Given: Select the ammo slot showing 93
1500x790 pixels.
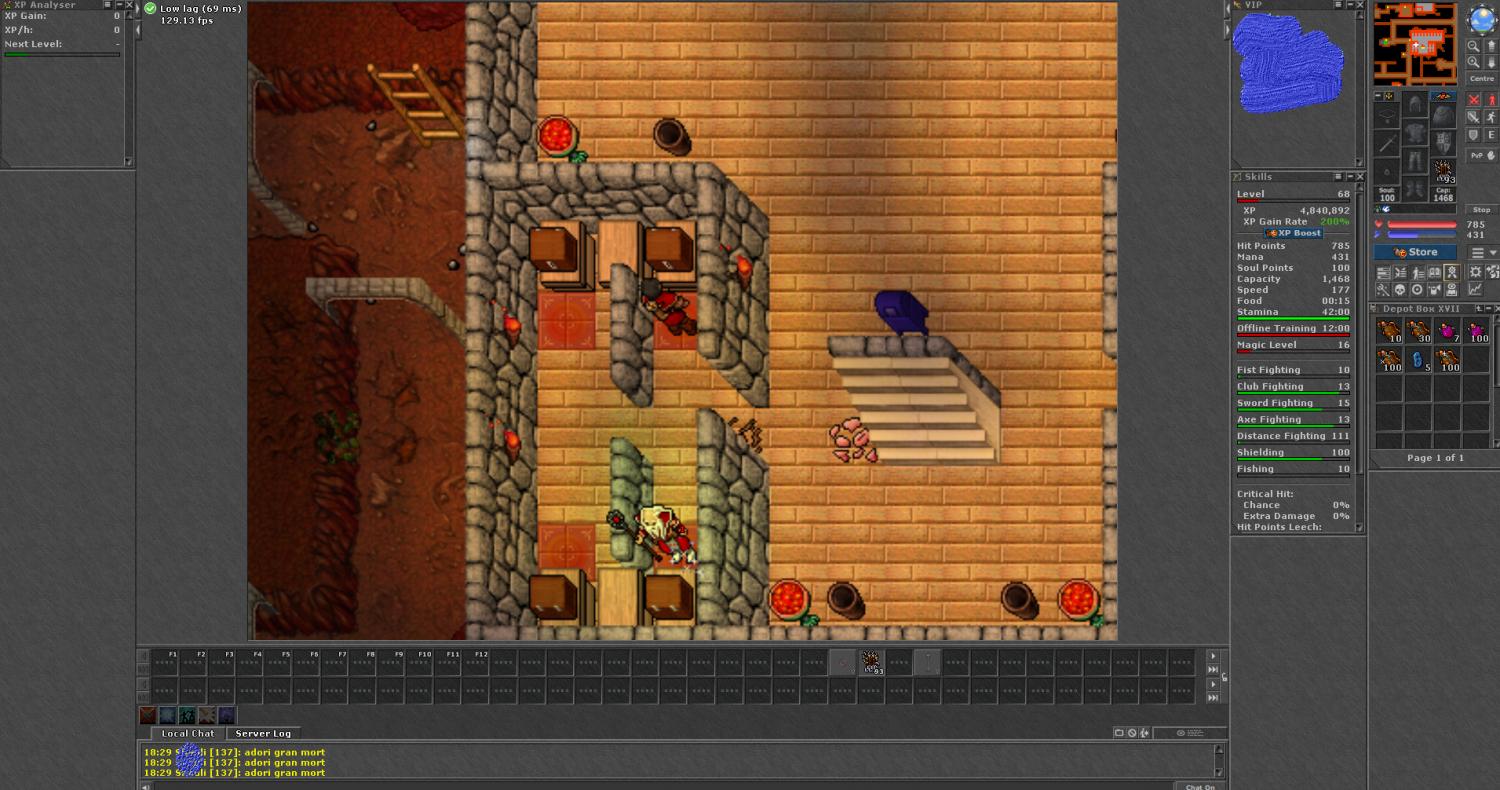Looking at the screenshot, I should coord(1443,171).
